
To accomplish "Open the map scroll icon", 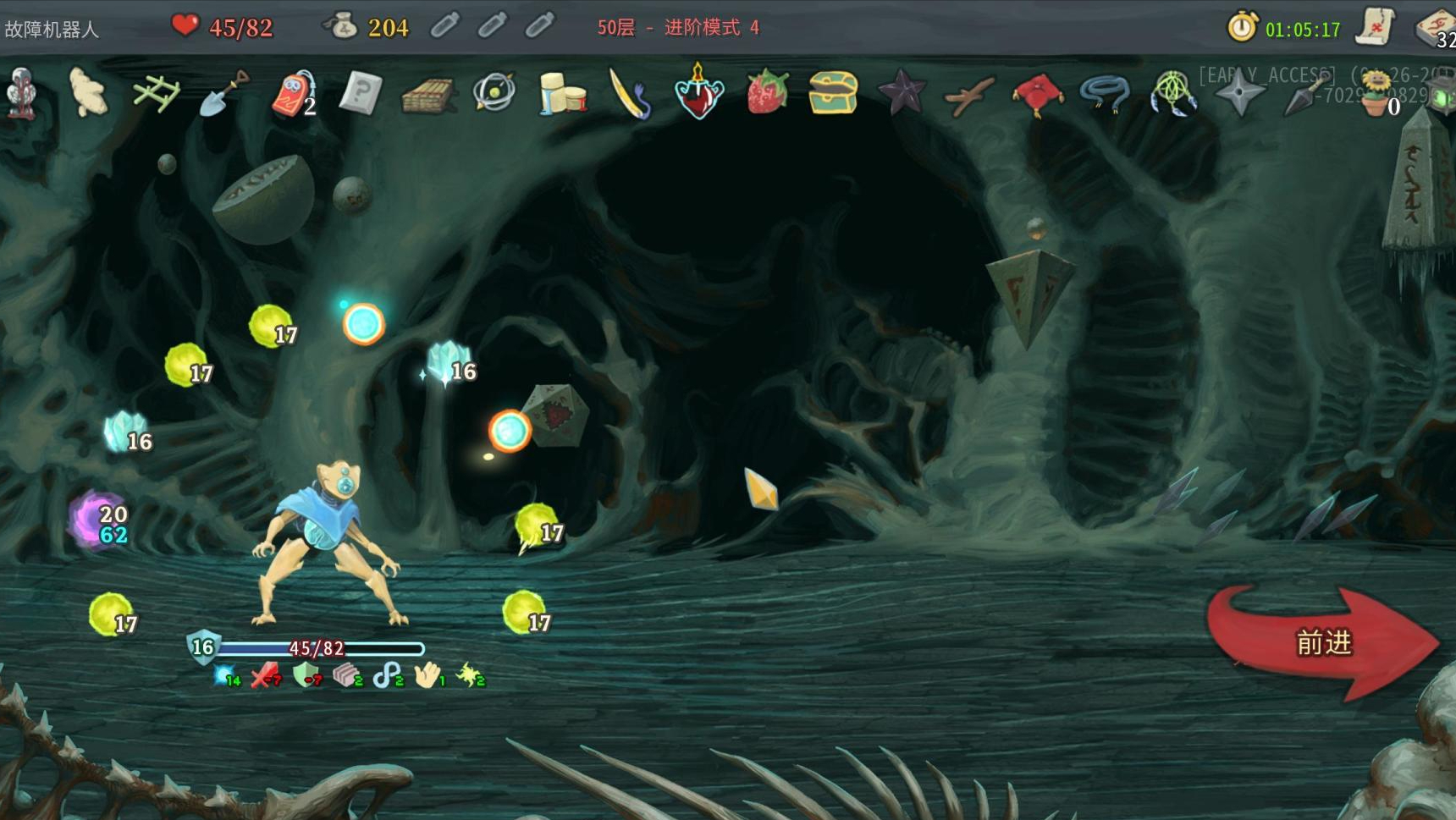I will click(1376, 27).
